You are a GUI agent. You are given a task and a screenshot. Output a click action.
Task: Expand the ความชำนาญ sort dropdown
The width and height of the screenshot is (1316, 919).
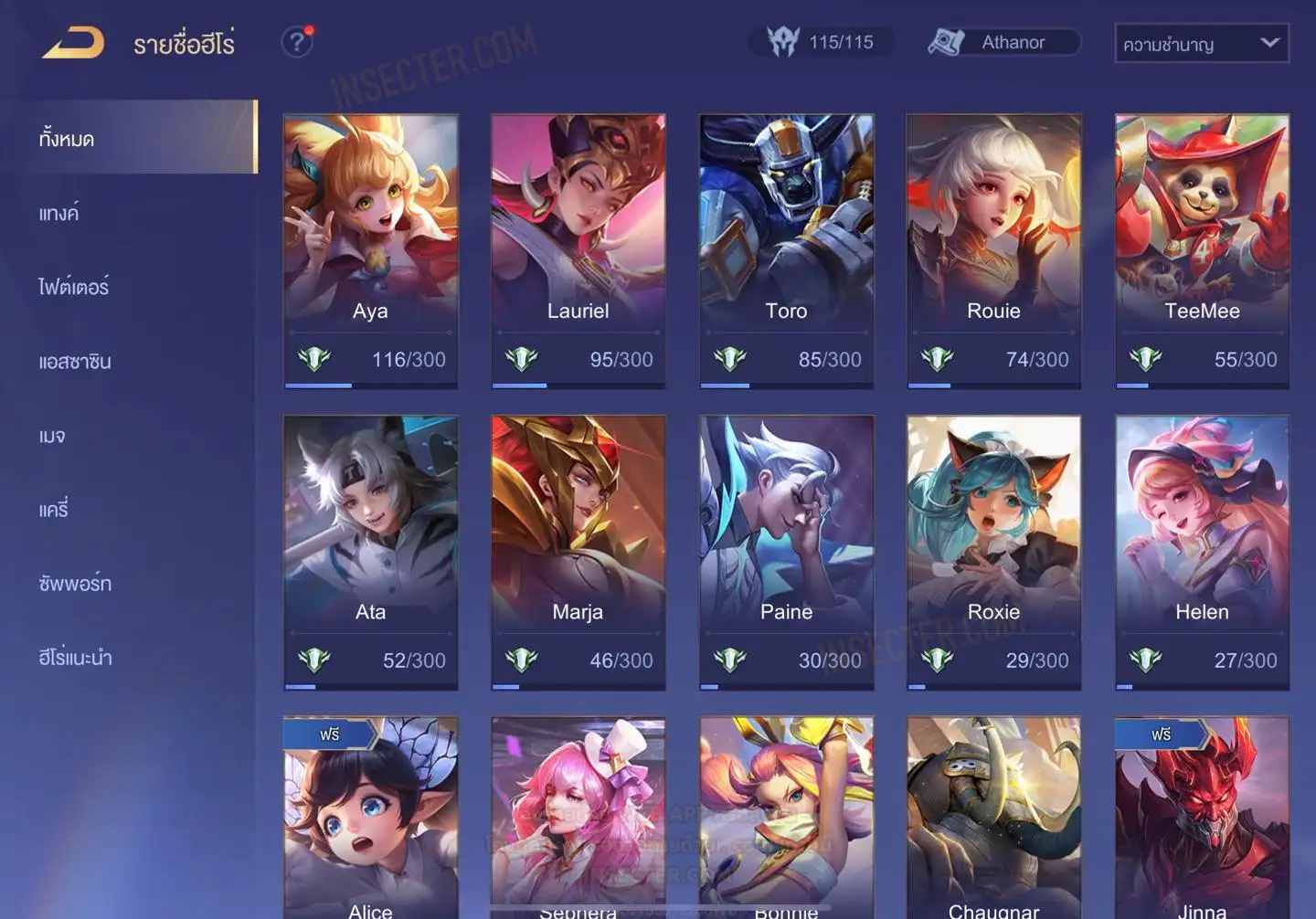(1201, 43)
